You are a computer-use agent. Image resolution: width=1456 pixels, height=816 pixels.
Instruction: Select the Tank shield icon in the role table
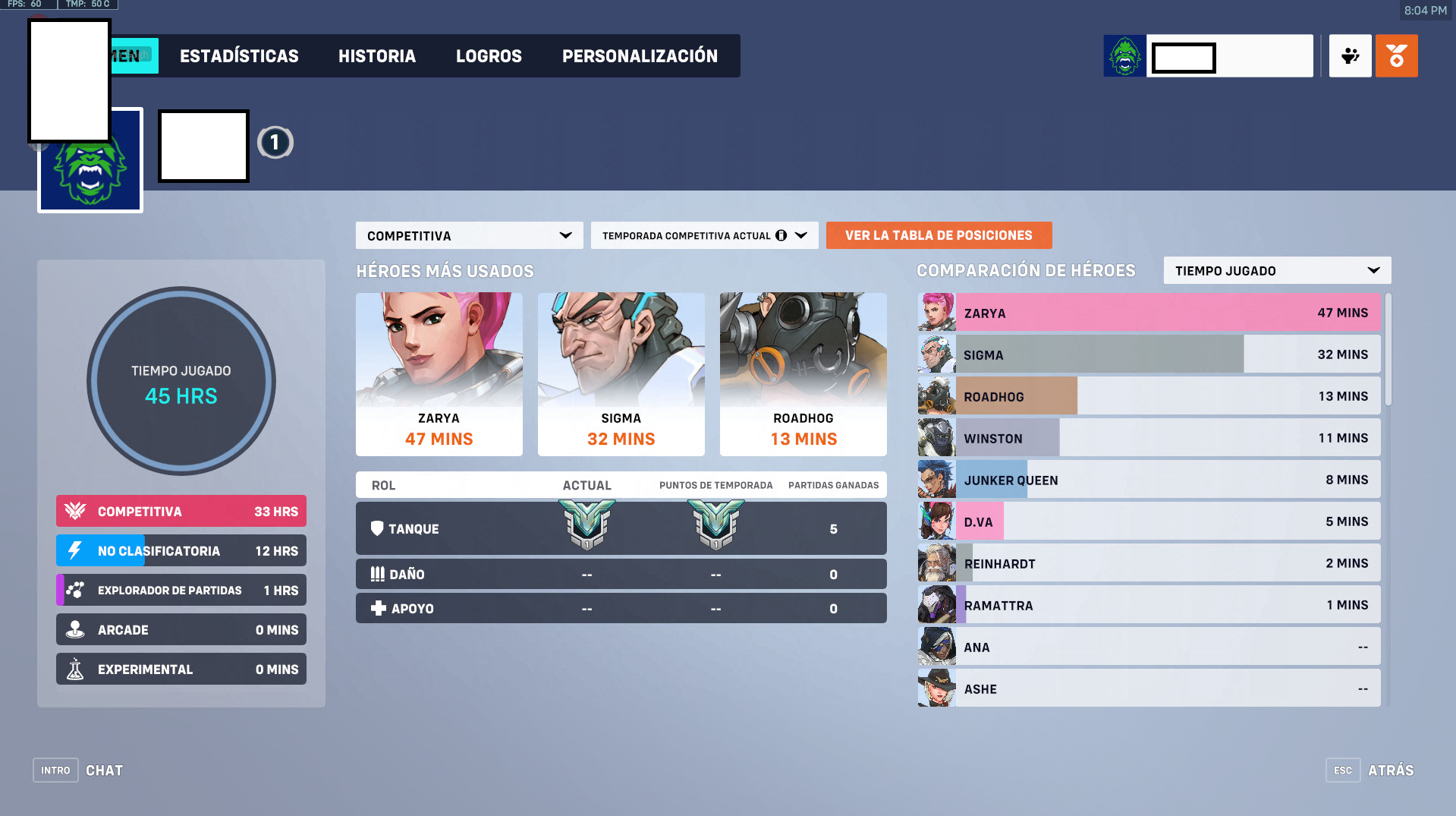click(x=377, y=528)
